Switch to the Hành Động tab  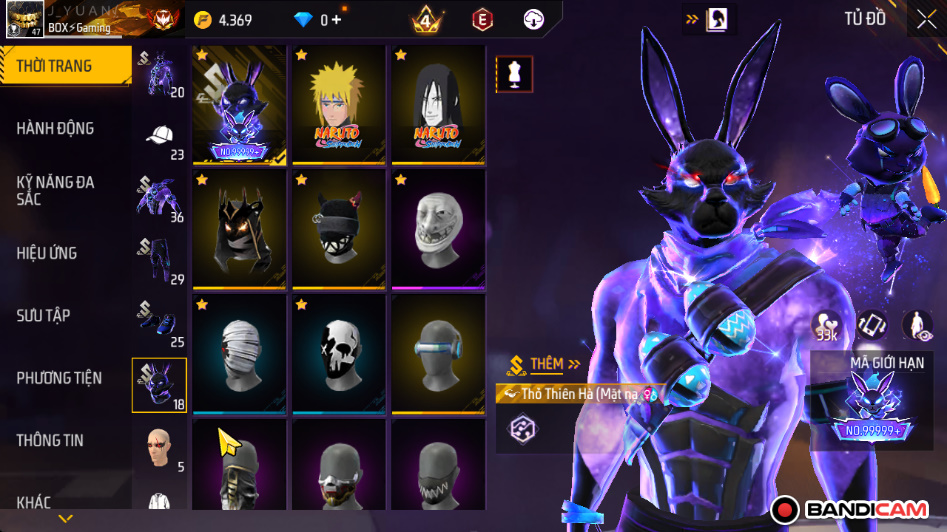click(55, 128)
